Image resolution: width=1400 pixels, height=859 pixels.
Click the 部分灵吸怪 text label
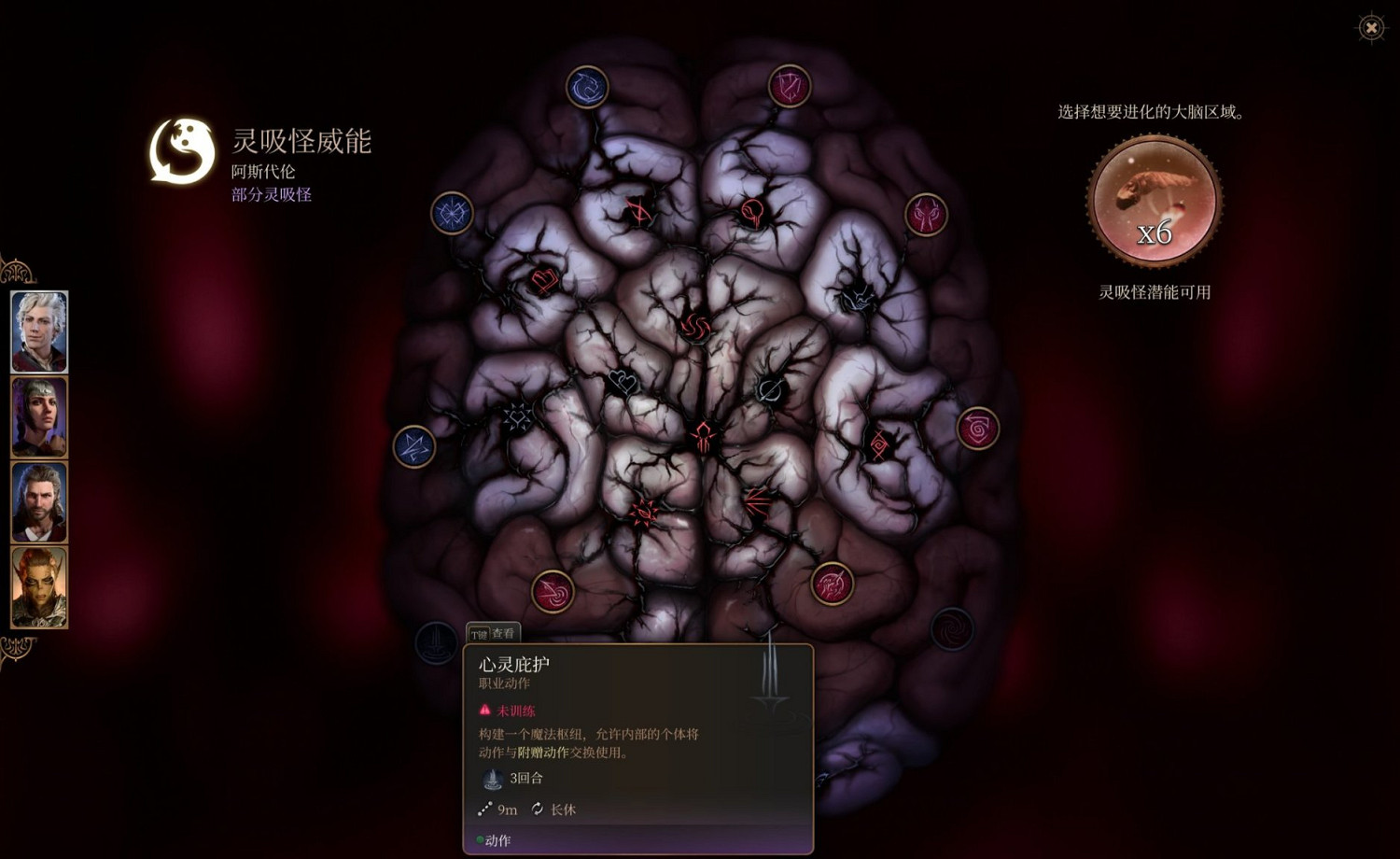click(x=269, y=195)
